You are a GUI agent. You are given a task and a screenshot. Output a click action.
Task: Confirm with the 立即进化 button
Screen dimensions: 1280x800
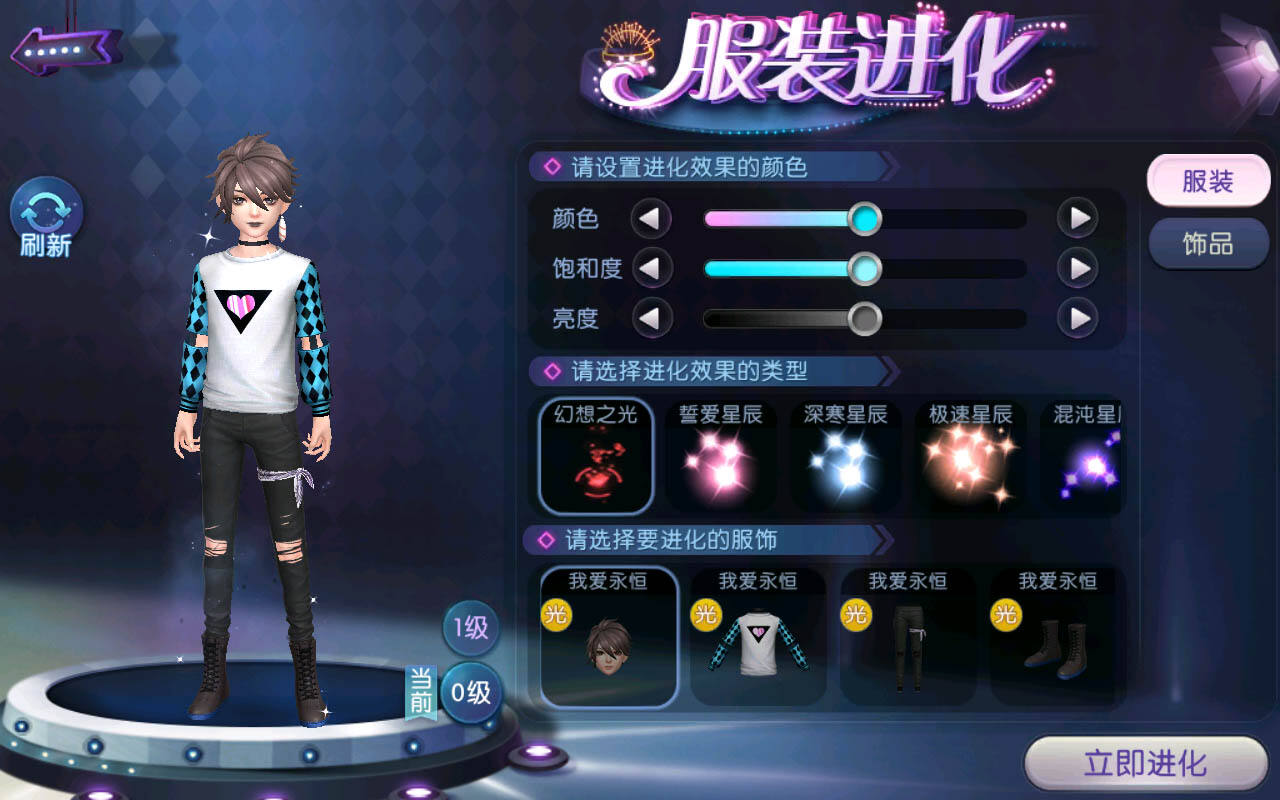pos(1146,765)
